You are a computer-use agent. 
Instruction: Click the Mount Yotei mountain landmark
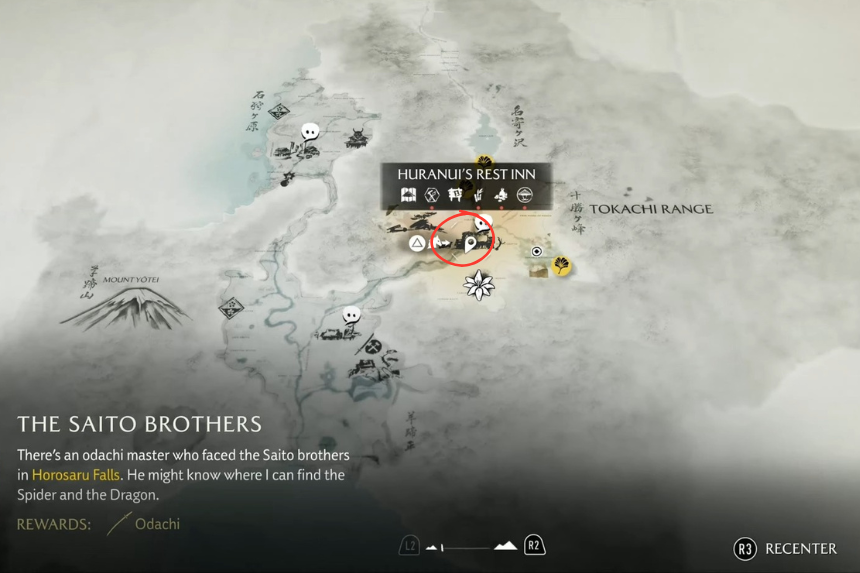tap(126, 305)
